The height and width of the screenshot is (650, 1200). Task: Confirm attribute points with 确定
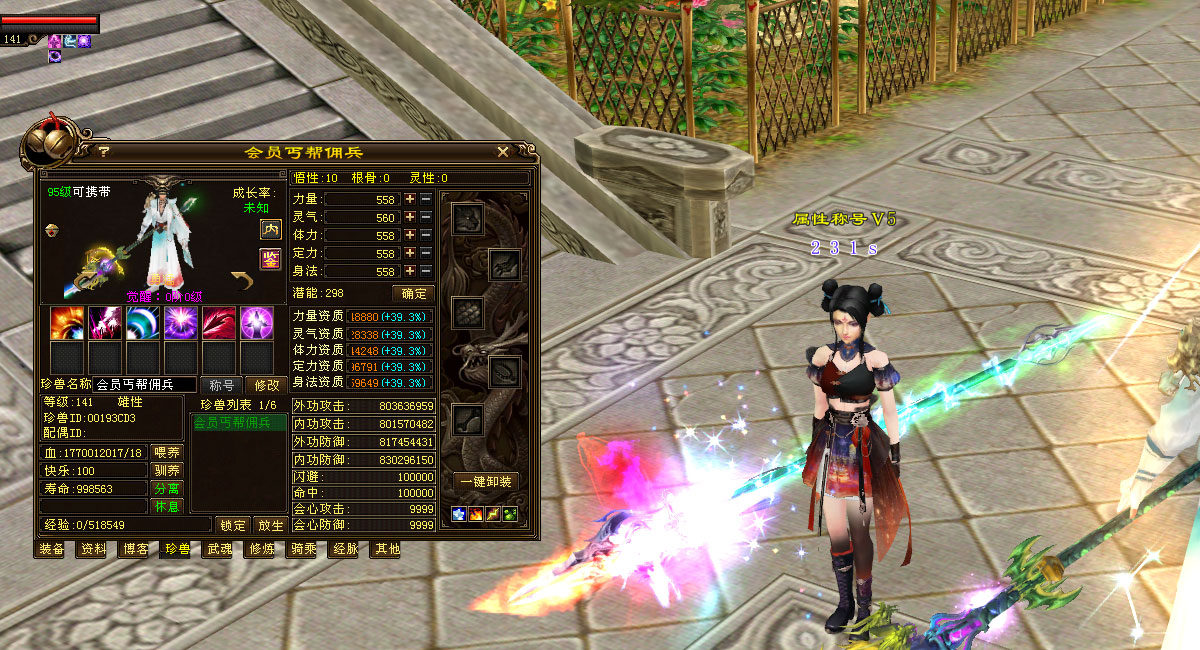(x=413, y=293)
